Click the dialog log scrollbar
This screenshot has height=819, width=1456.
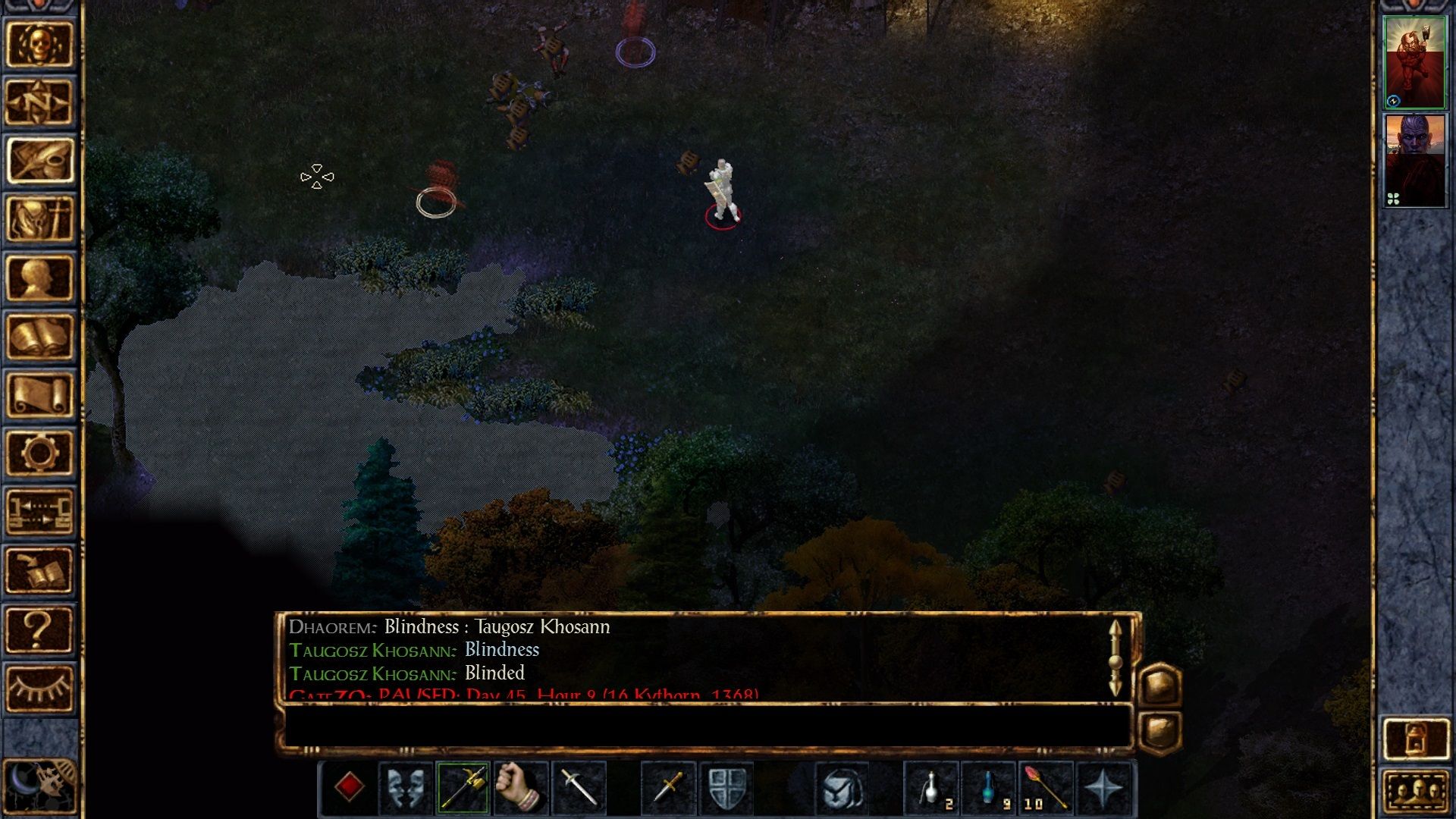pos(1115,658)
